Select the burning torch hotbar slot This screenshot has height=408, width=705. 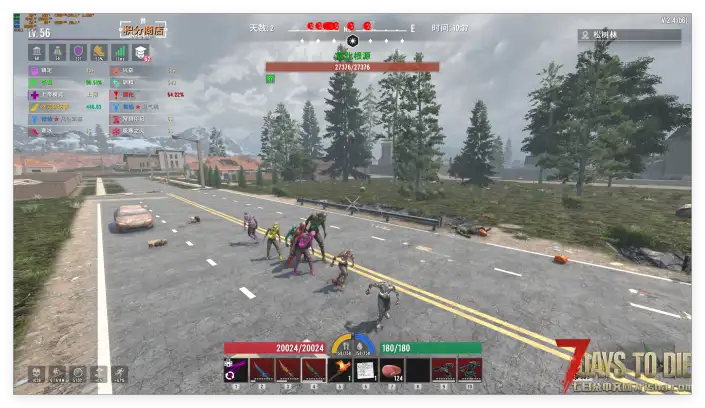340,370
